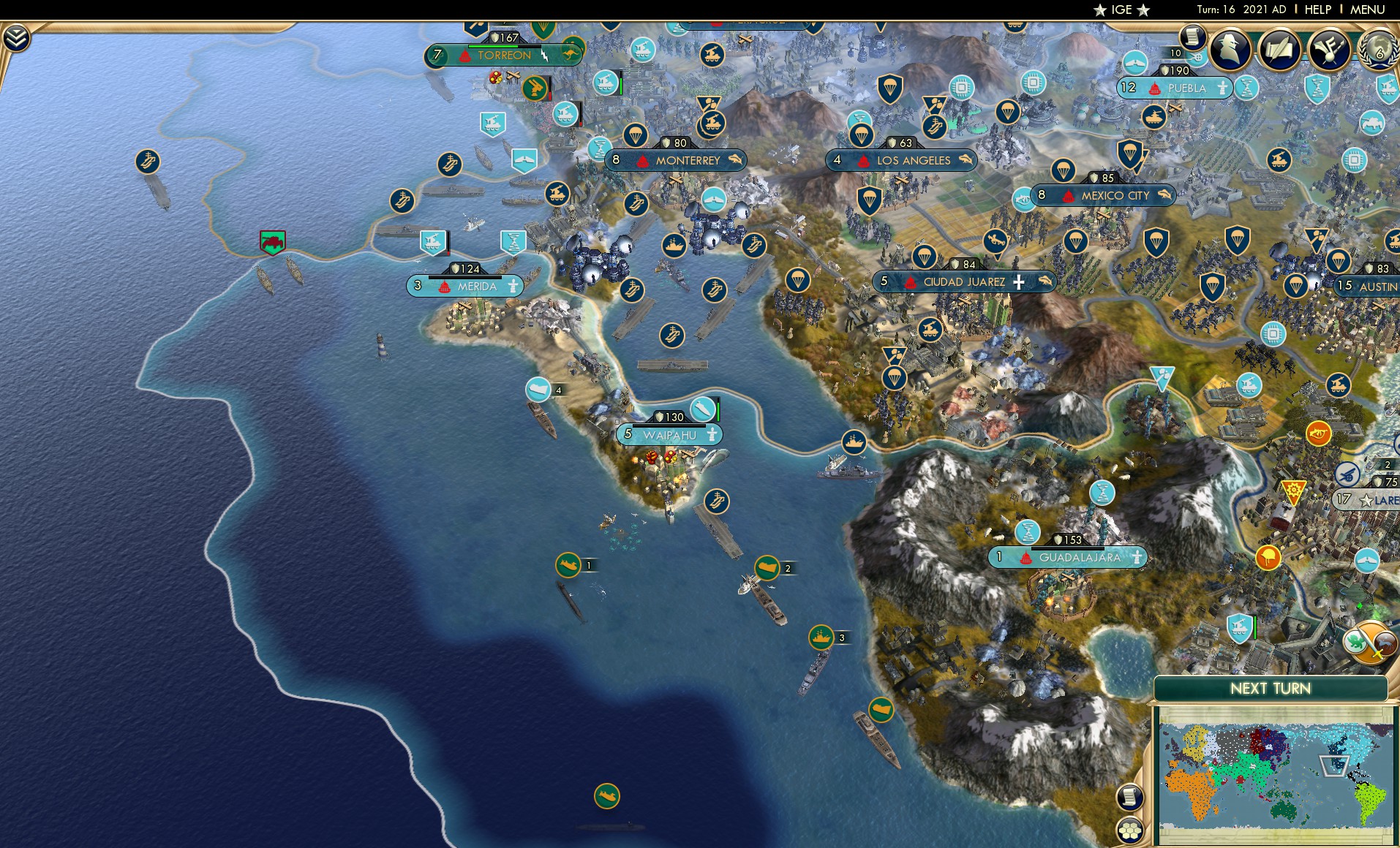Select the submarine unit flag numbered 1
The width and height of the screenshot is (1400, 848).
[x=567, y=565]
